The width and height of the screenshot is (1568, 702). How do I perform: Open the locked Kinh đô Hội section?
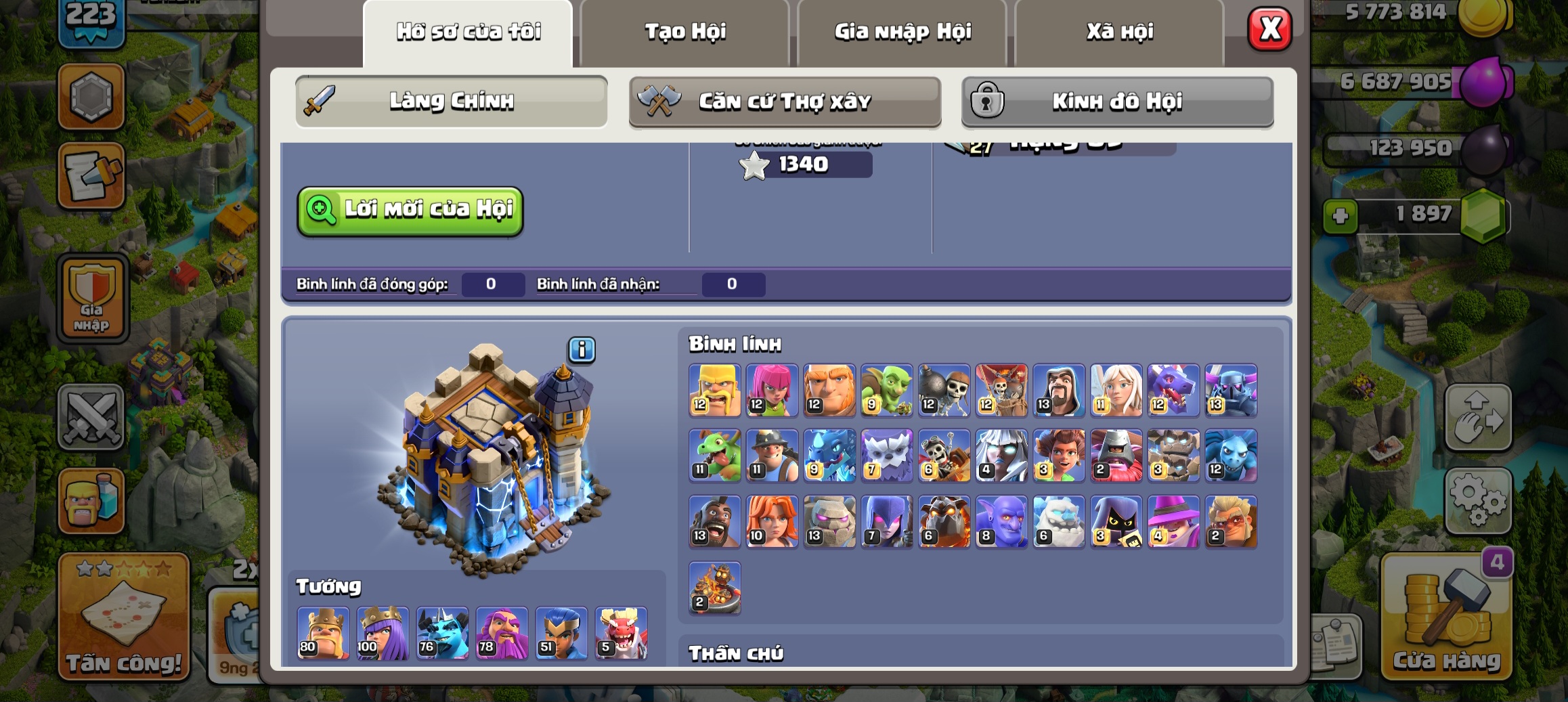coord(1117,102)
